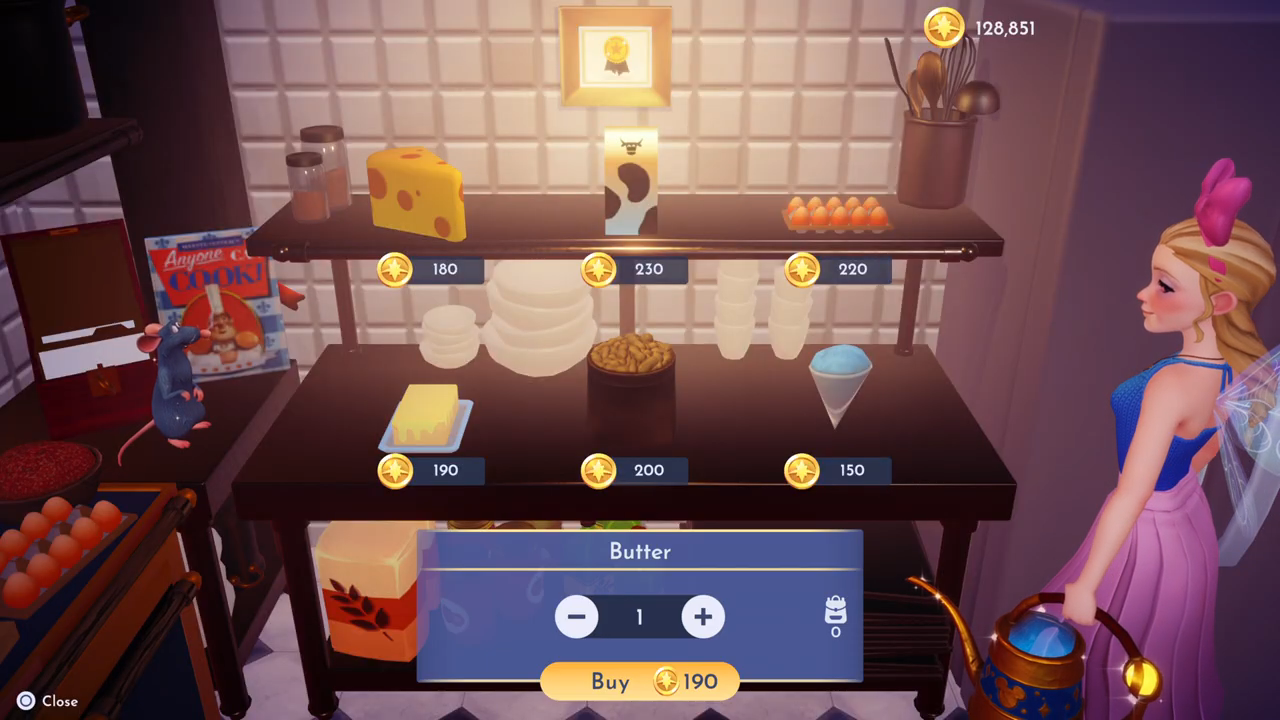
Task: Decrease butter quantity with the minus button
Action: [577, 617]
